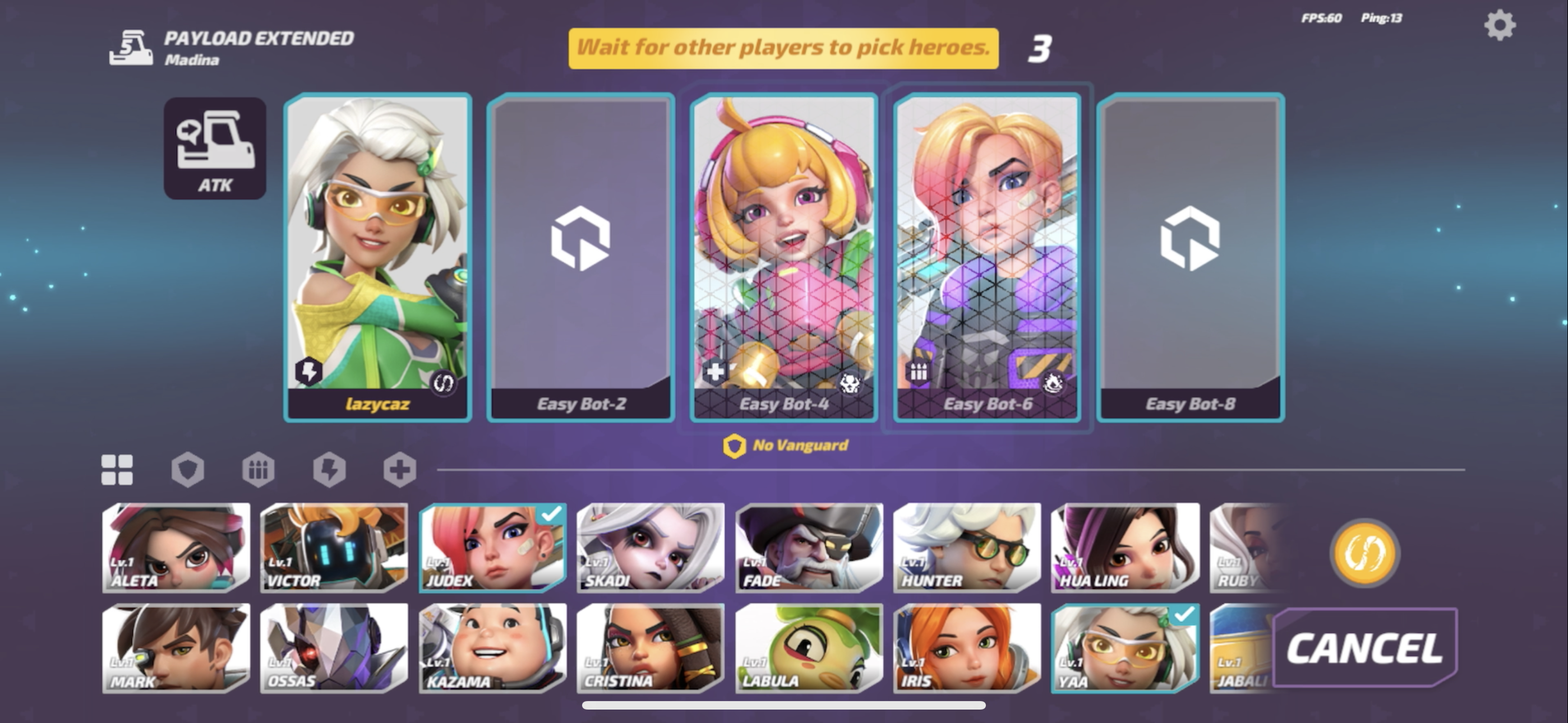Toggle off Yaa's selected checkmark
1568x723 pixels.
1184,616
